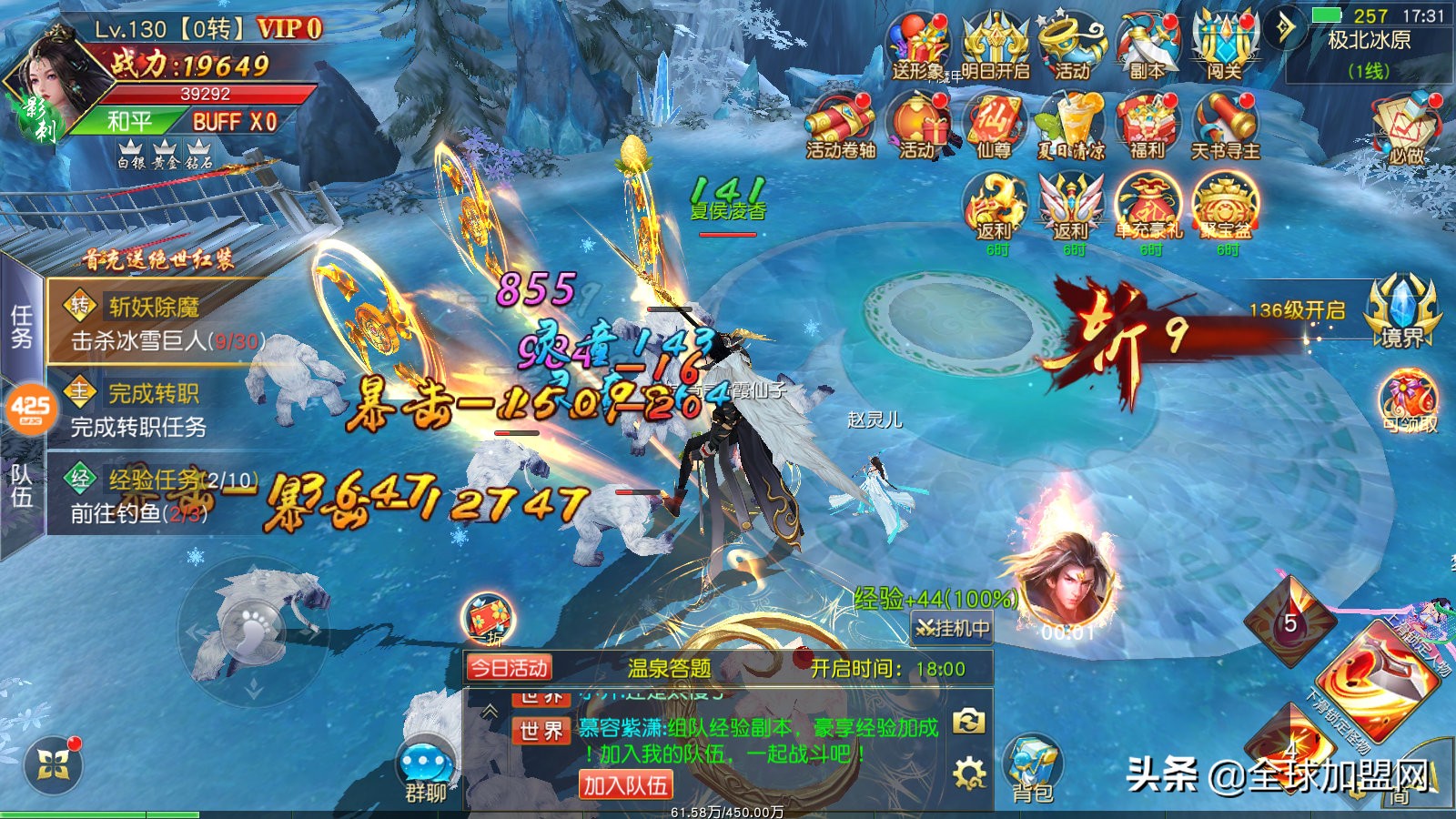The height and width of the screenshot is (819, 1456).
Task: Open the 群聊 group chat
Action: pos(425,773)
